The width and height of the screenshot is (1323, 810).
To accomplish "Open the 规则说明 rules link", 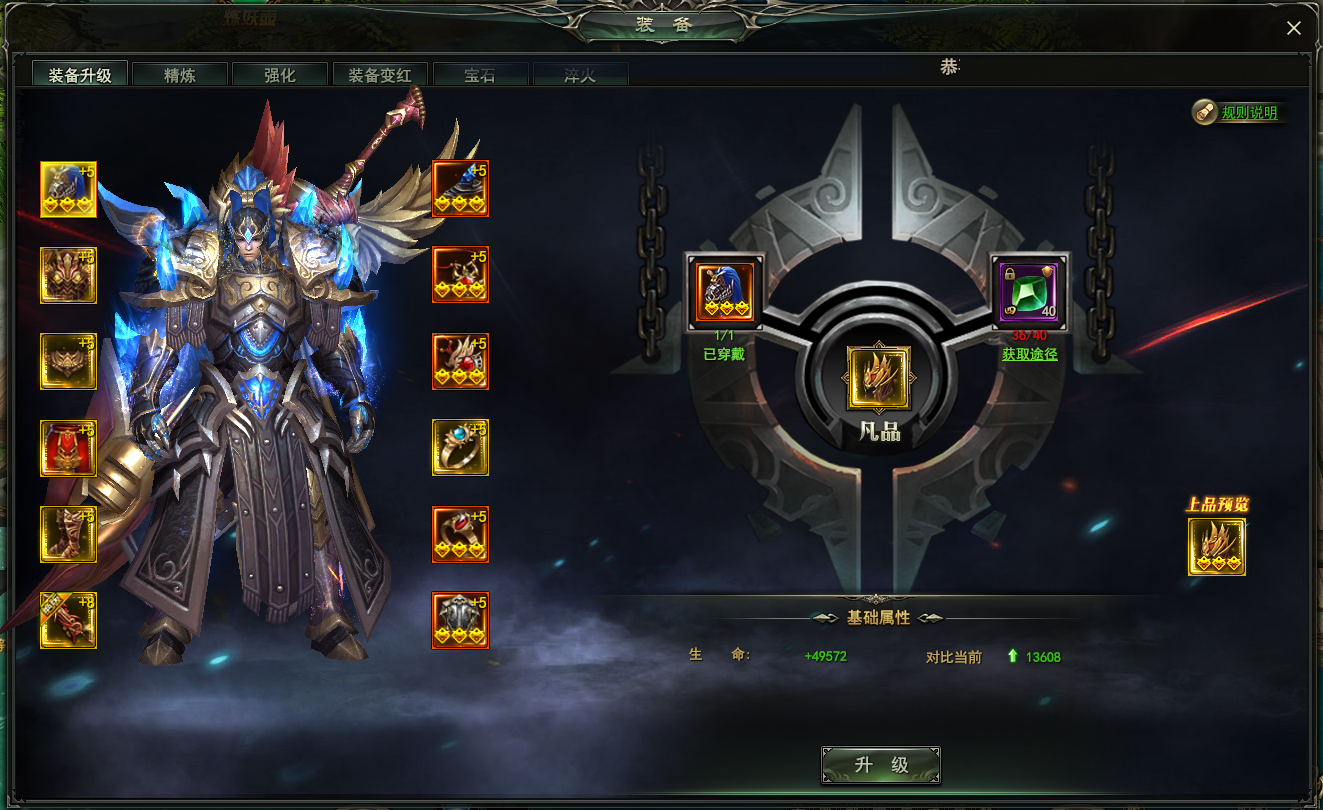I will 1249,113.
